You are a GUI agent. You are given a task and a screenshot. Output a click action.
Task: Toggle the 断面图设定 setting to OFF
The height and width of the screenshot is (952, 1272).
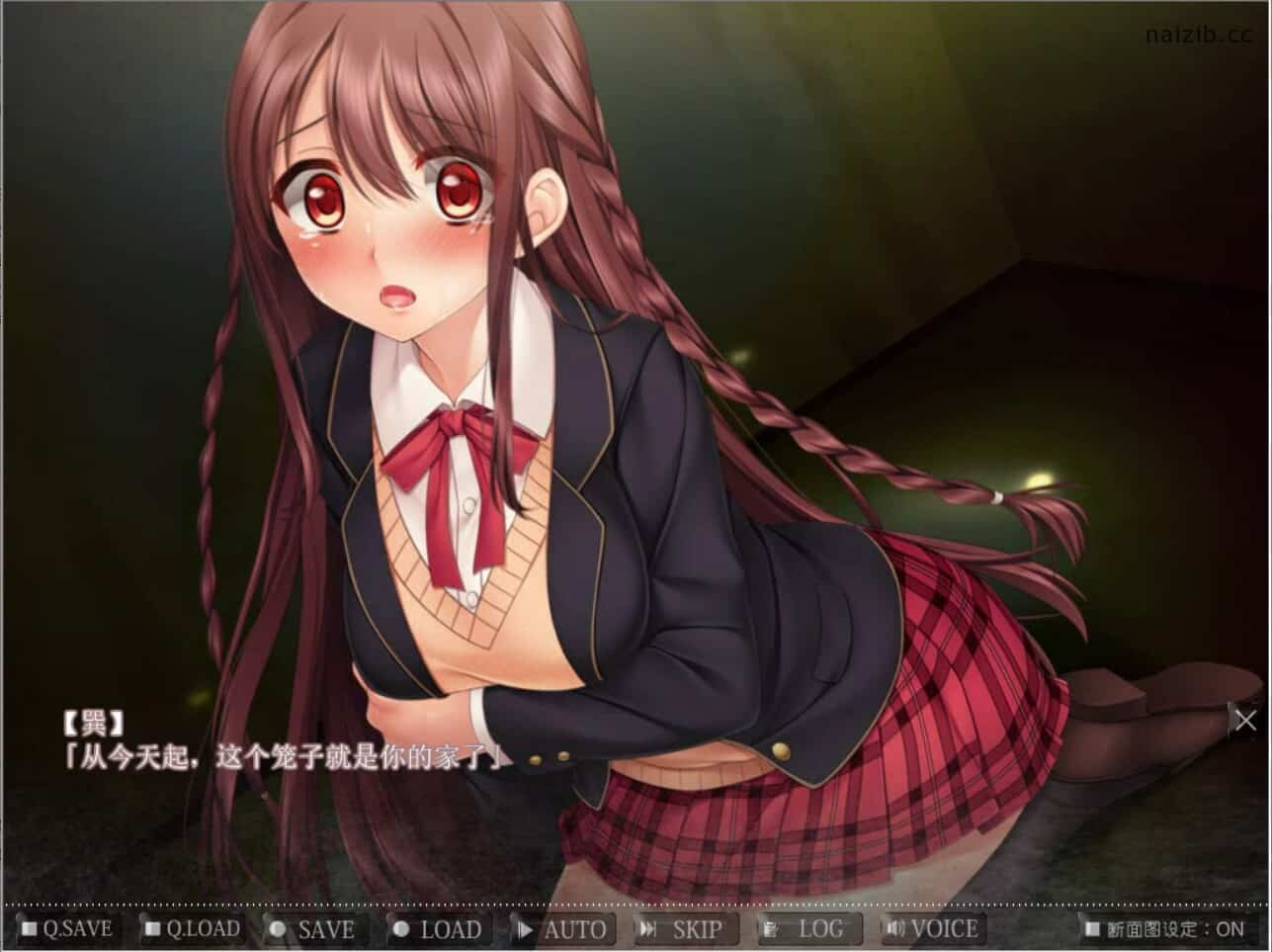pyautogui.click(x=1166, y=929)
